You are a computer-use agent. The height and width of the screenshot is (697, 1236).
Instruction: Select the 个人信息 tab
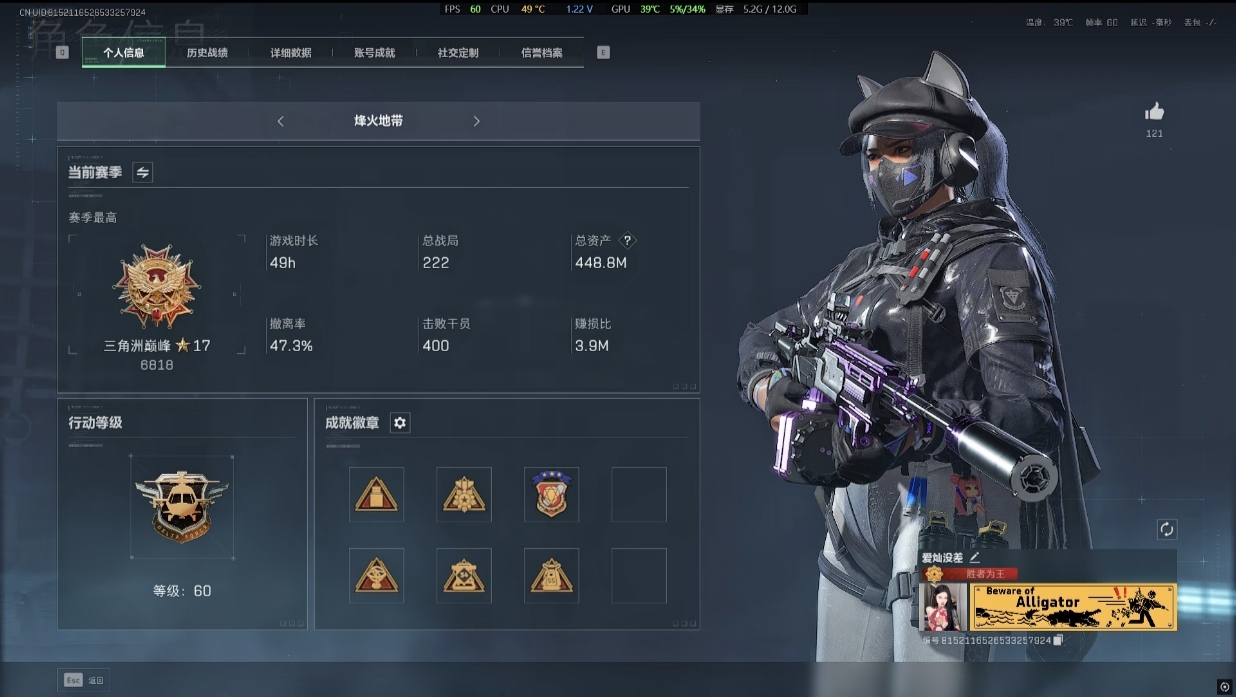coord(124,53)
